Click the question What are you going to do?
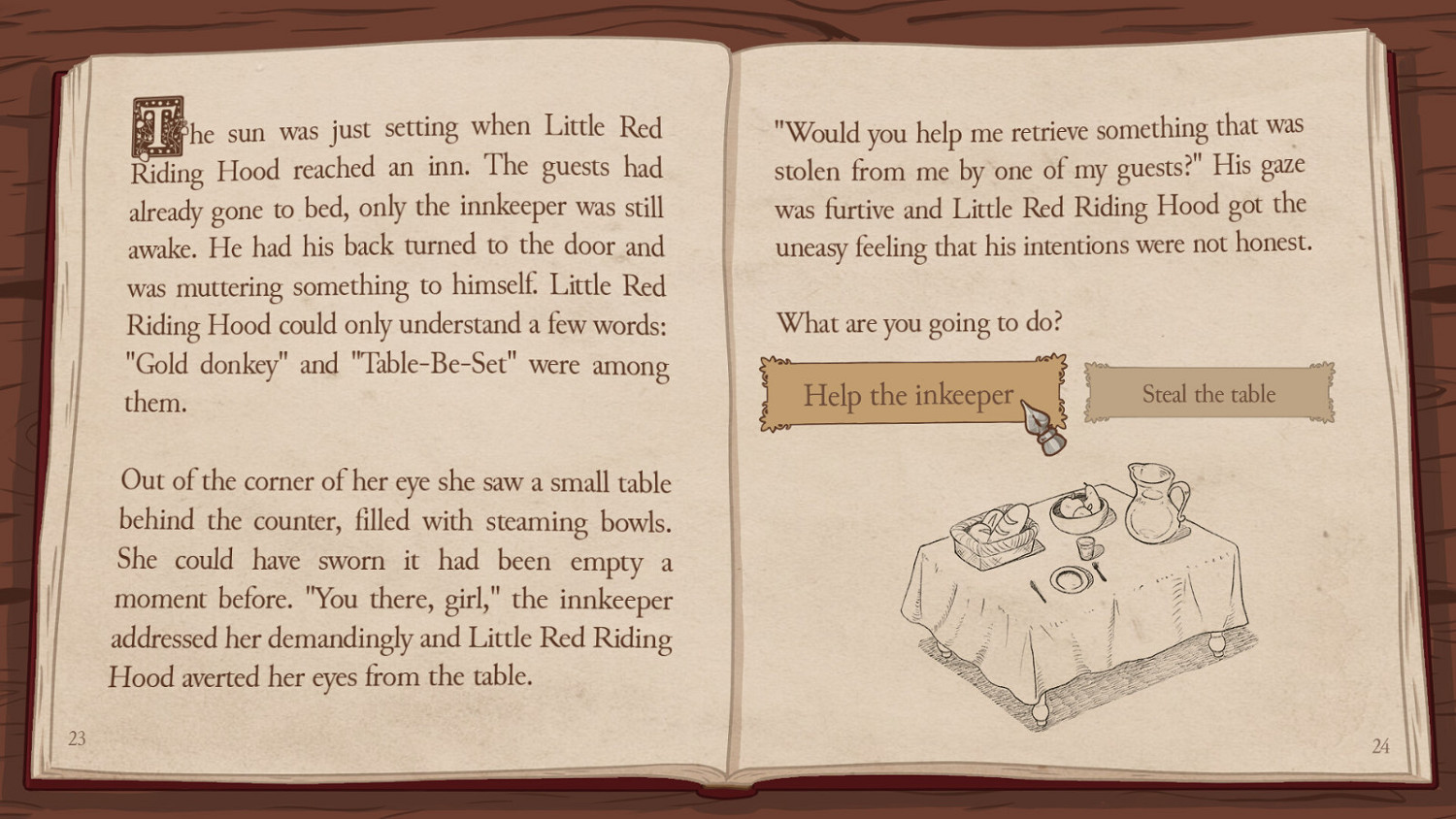Viewport: 1456px width, 819px height. pos(920,323)
